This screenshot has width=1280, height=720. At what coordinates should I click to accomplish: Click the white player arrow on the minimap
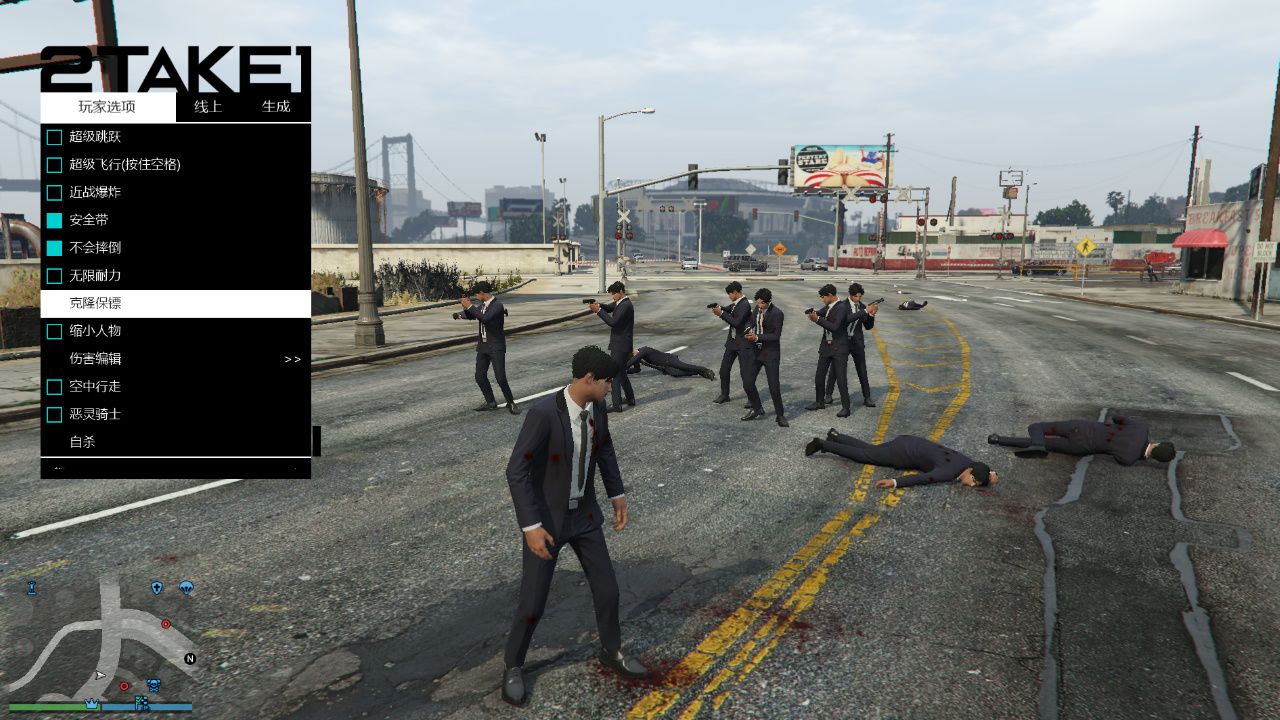pos(99,674)
